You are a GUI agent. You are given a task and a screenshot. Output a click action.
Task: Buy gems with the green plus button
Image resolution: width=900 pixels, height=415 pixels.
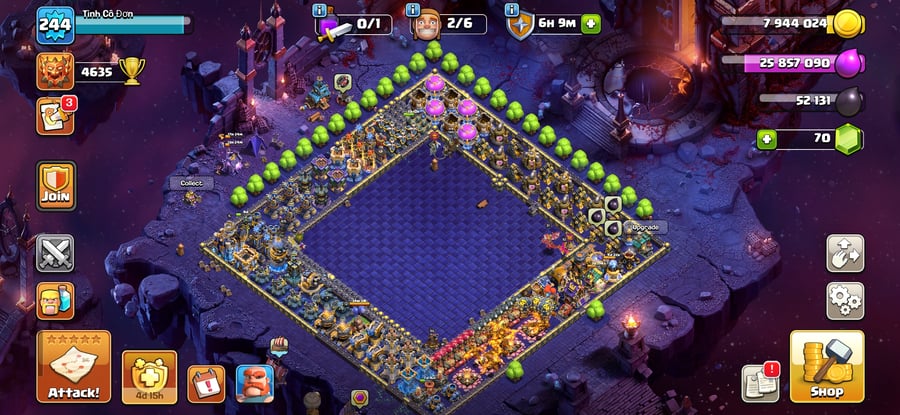coord(767,139)
